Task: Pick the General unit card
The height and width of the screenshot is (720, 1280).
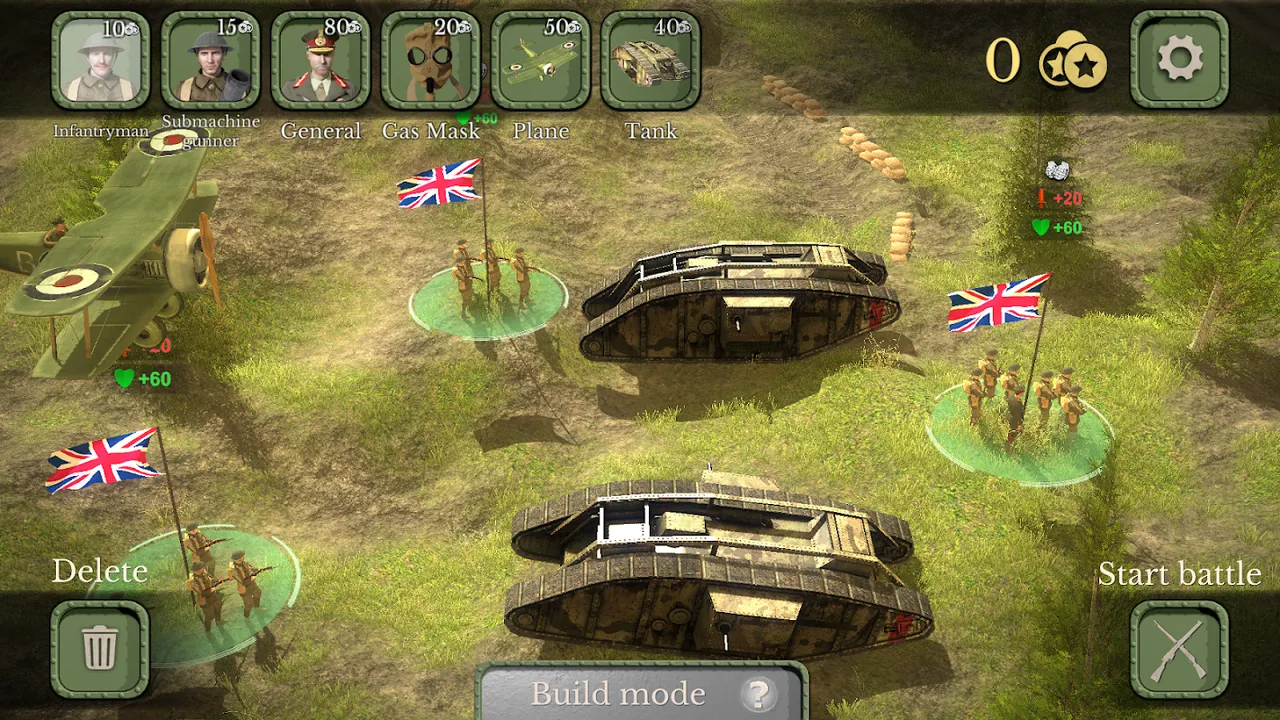Action: point(320,60)
